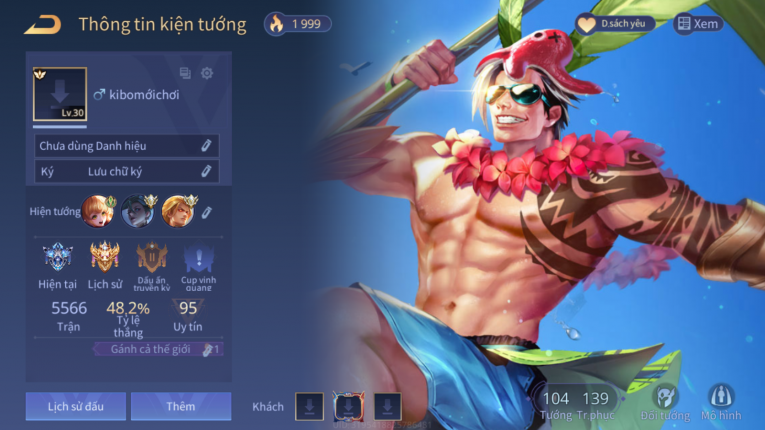765x430 pixels.
Task: Open player avatar Lv.30 portrait
Action: point(60,95)
